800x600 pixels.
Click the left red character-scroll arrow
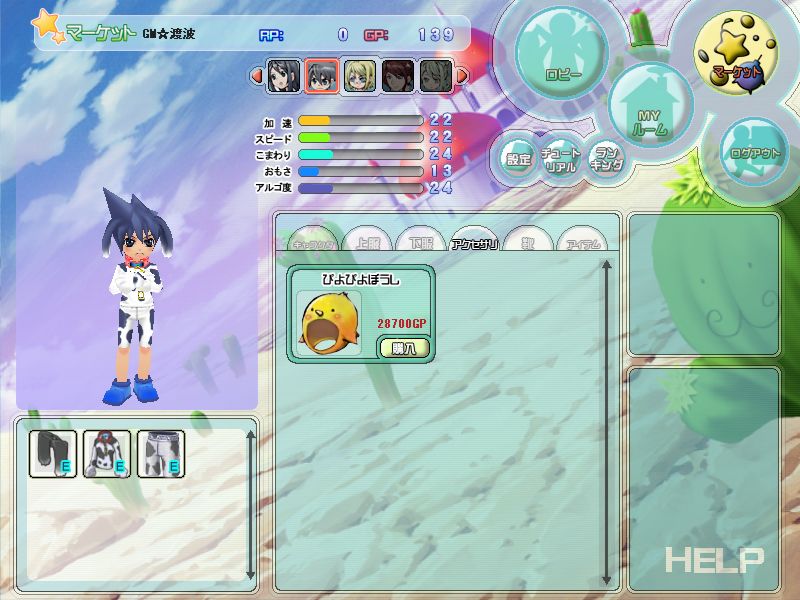click(x=256, y=75)
